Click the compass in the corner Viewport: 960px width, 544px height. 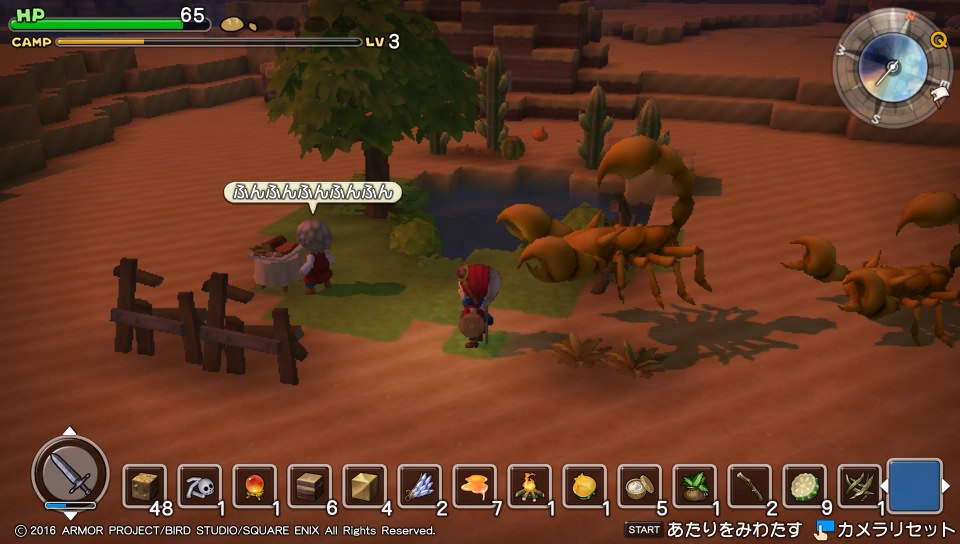pos(891,68)
